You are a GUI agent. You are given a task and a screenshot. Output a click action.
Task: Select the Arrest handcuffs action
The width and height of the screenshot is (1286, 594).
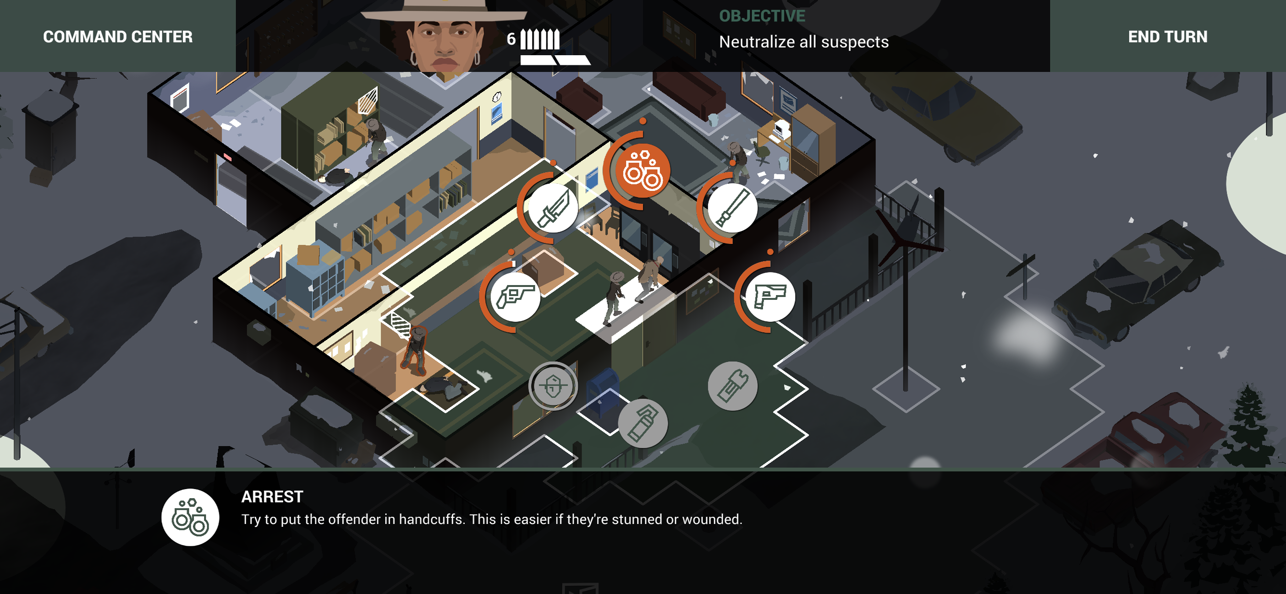pyautogui.click(x=643, y=171)
